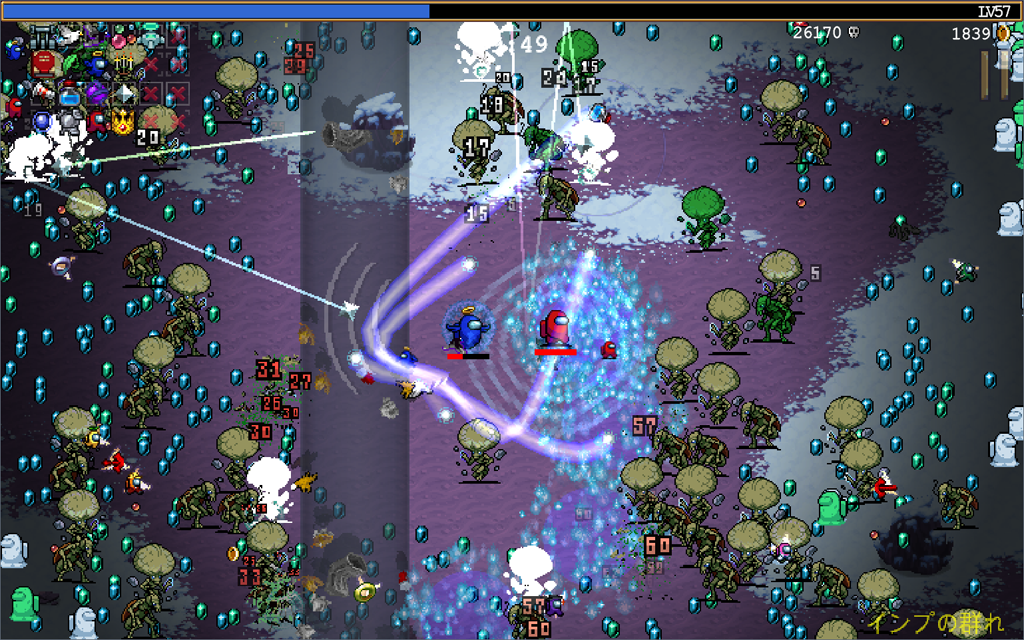1024x640 pixels.
Task: Select the silver armor item icon
Action: coord(70,122)
